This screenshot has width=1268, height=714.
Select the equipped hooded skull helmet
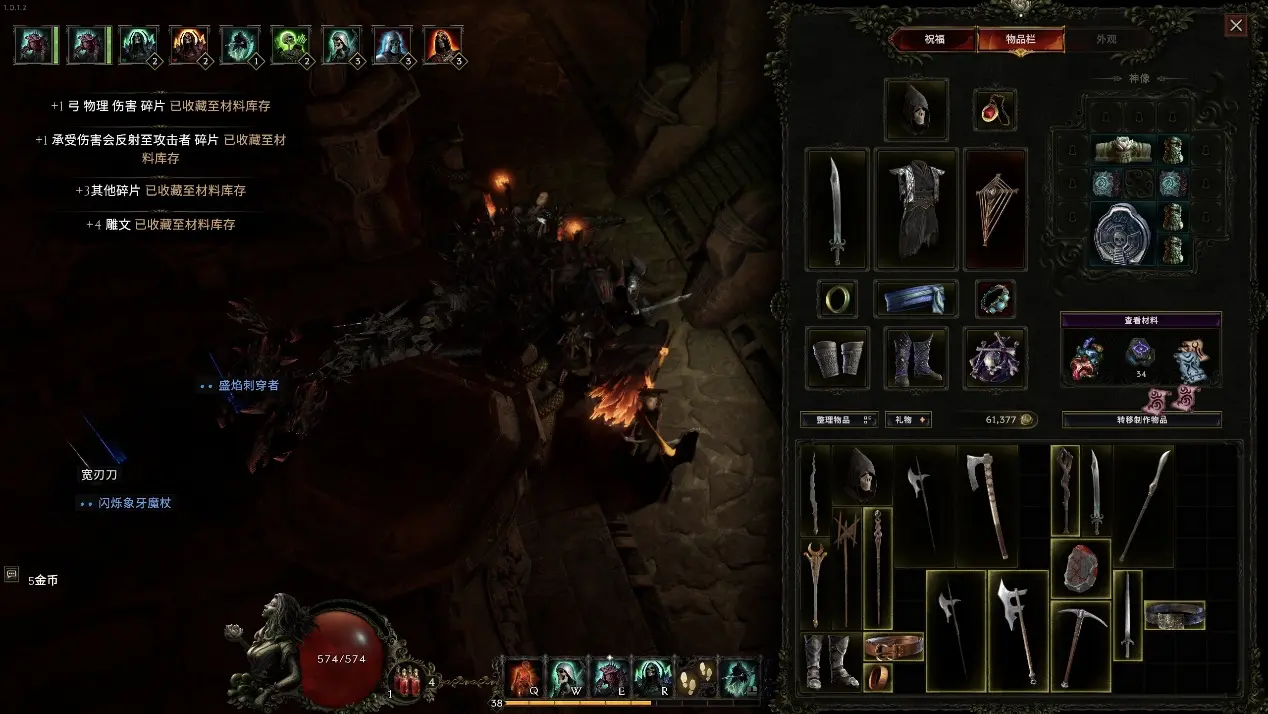point(916,110)
